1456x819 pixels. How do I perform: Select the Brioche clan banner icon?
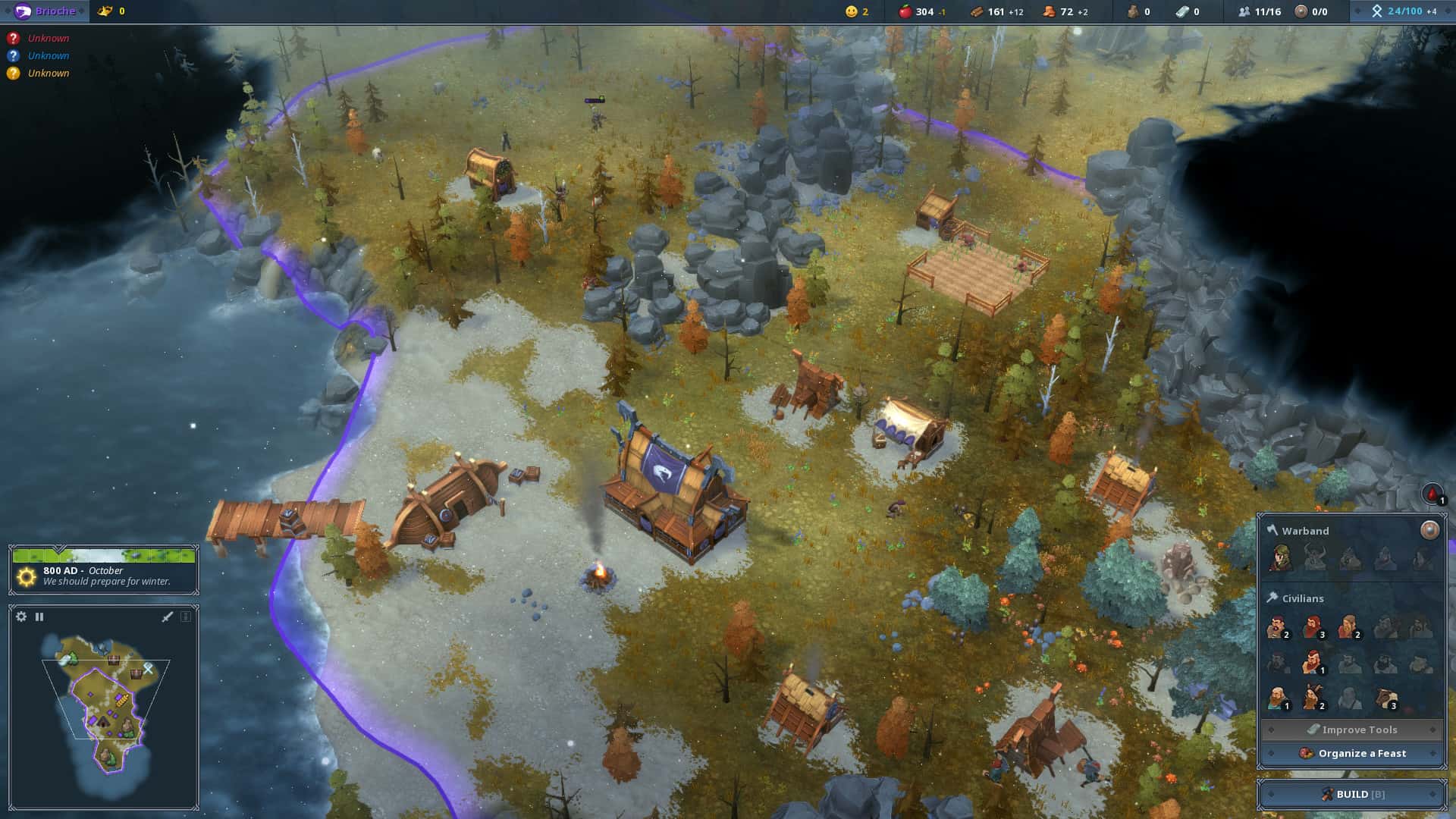tap(23, 11)
